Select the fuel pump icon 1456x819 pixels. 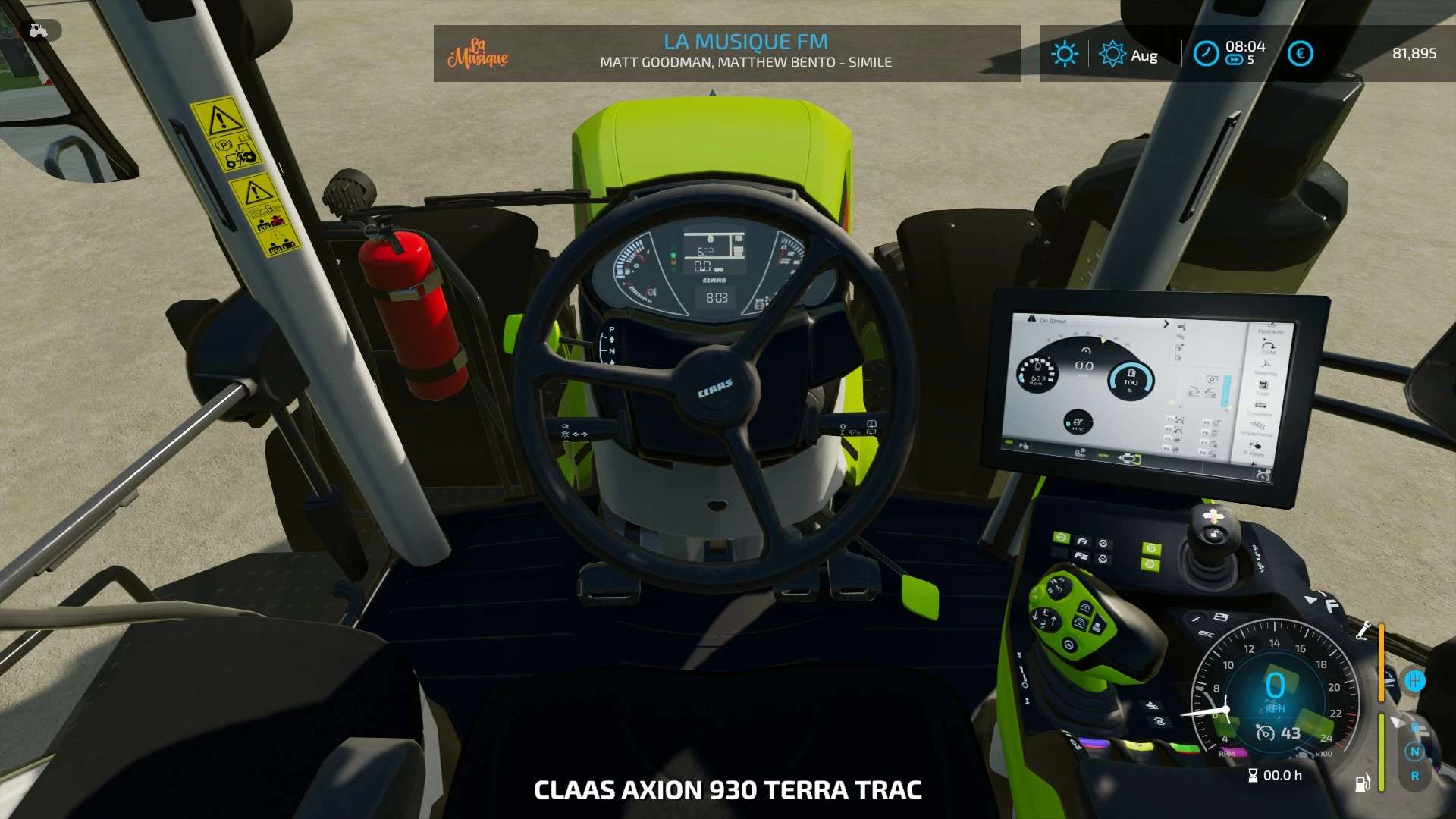tap(1363, 783)
